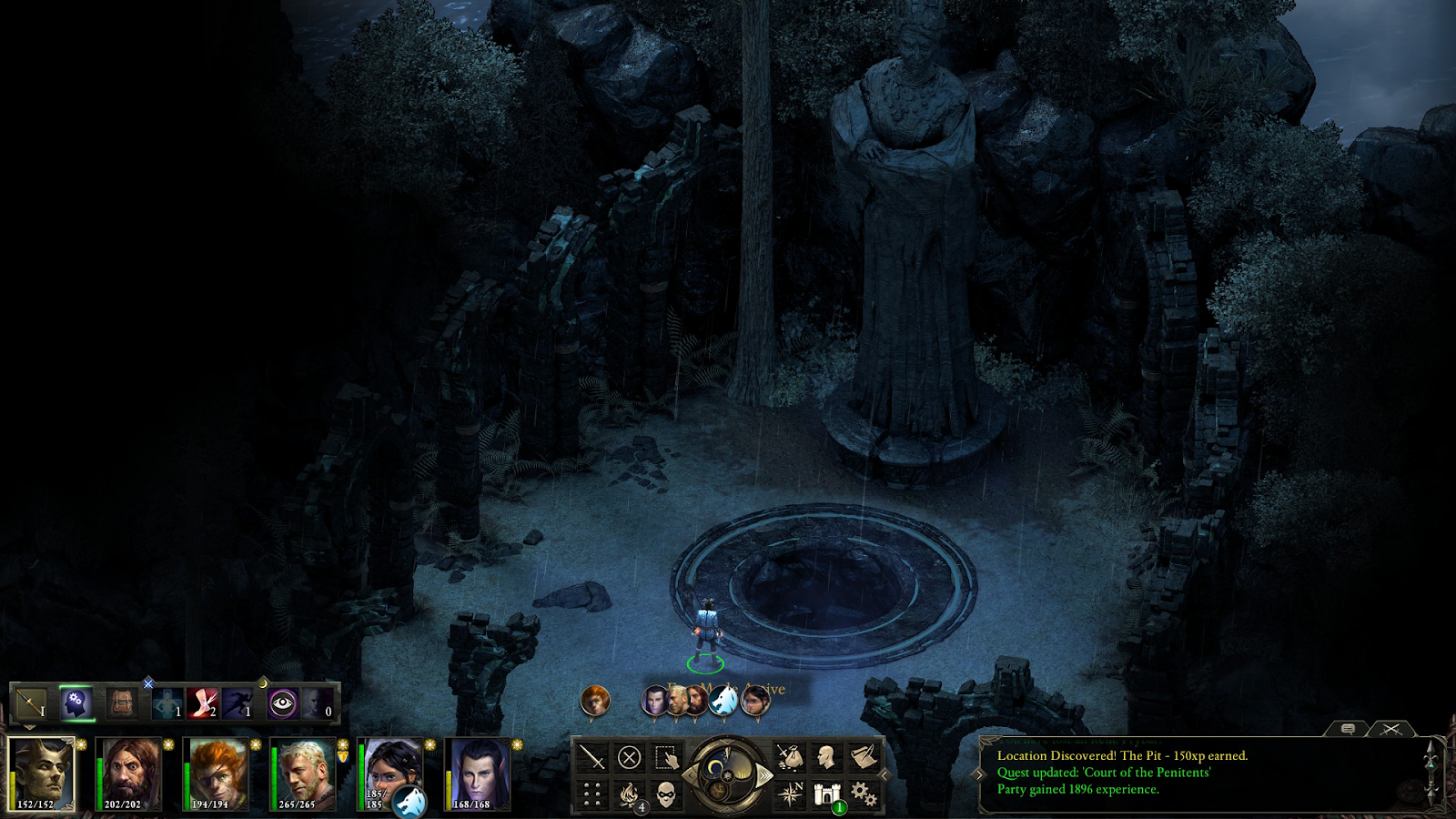Toggle party AI with the brain icon
Image resolution: width=1456 pixels, height=819 pixels.
point(76,702)
